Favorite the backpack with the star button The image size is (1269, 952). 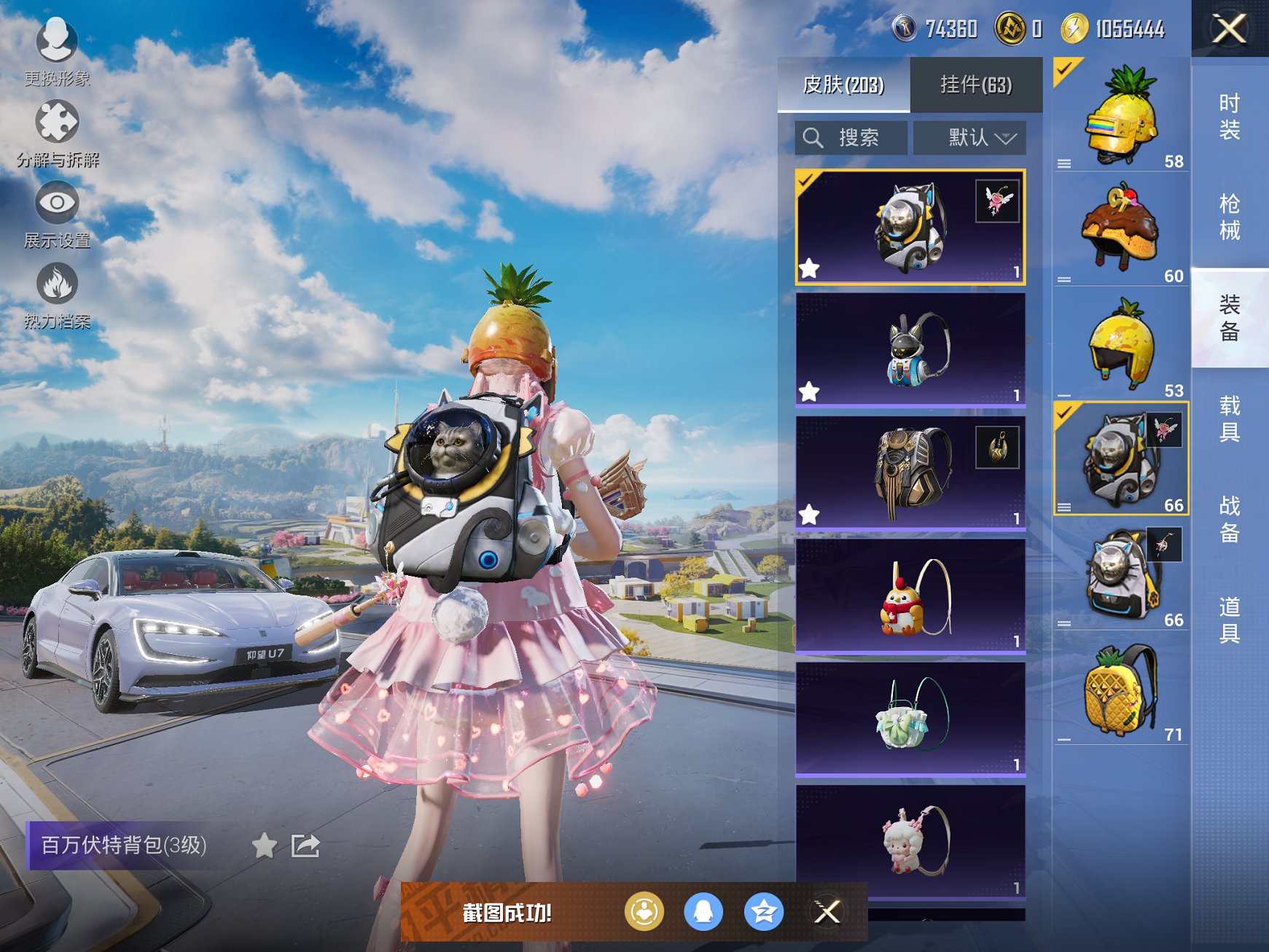pyautogui.click(x=264, y=846)
